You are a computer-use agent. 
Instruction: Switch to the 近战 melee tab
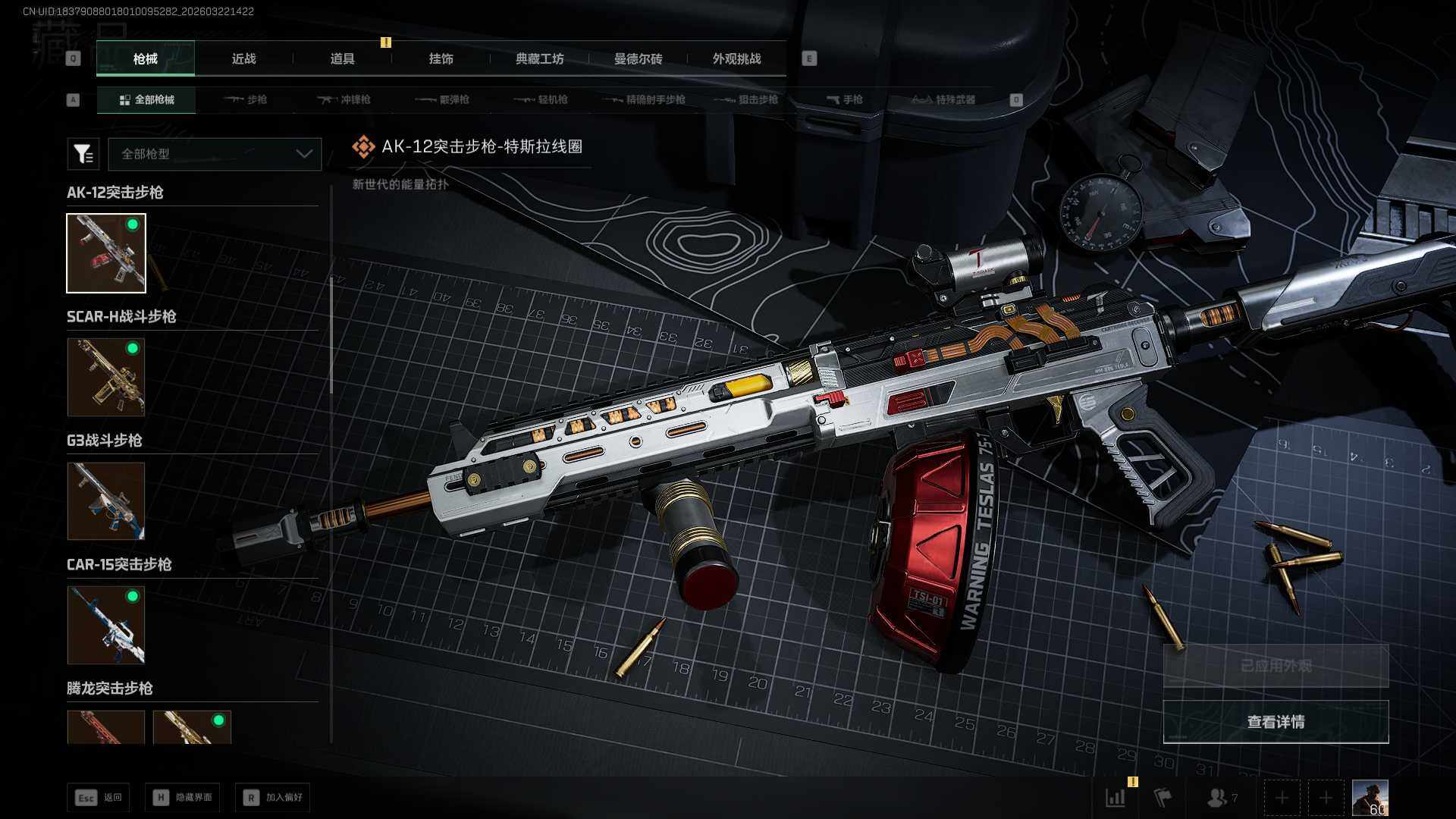(243, 59)
